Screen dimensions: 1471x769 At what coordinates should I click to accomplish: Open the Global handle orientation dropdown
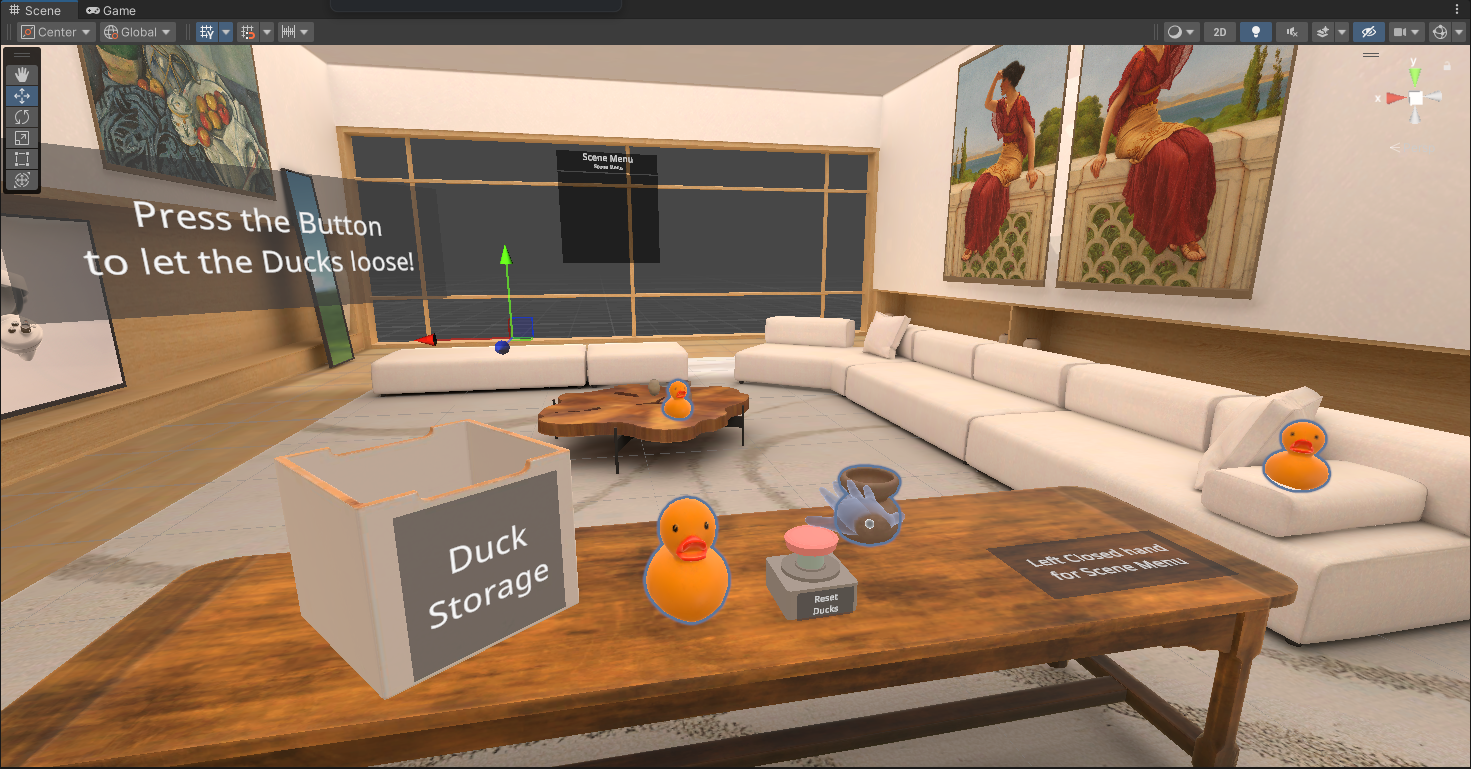137,31
